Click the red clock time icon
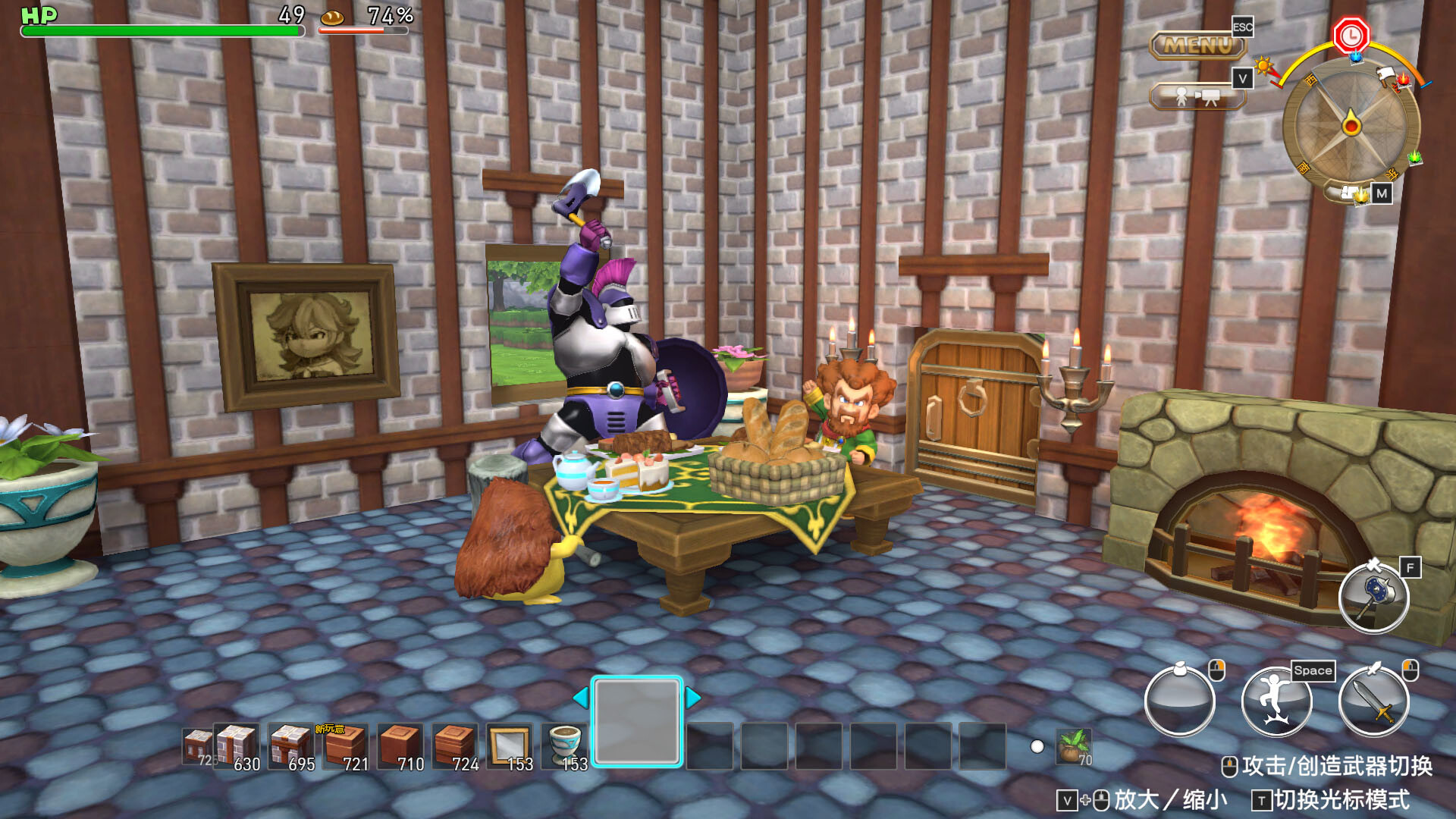This screenshot has width=1456, height=819. coord(1351,35)
